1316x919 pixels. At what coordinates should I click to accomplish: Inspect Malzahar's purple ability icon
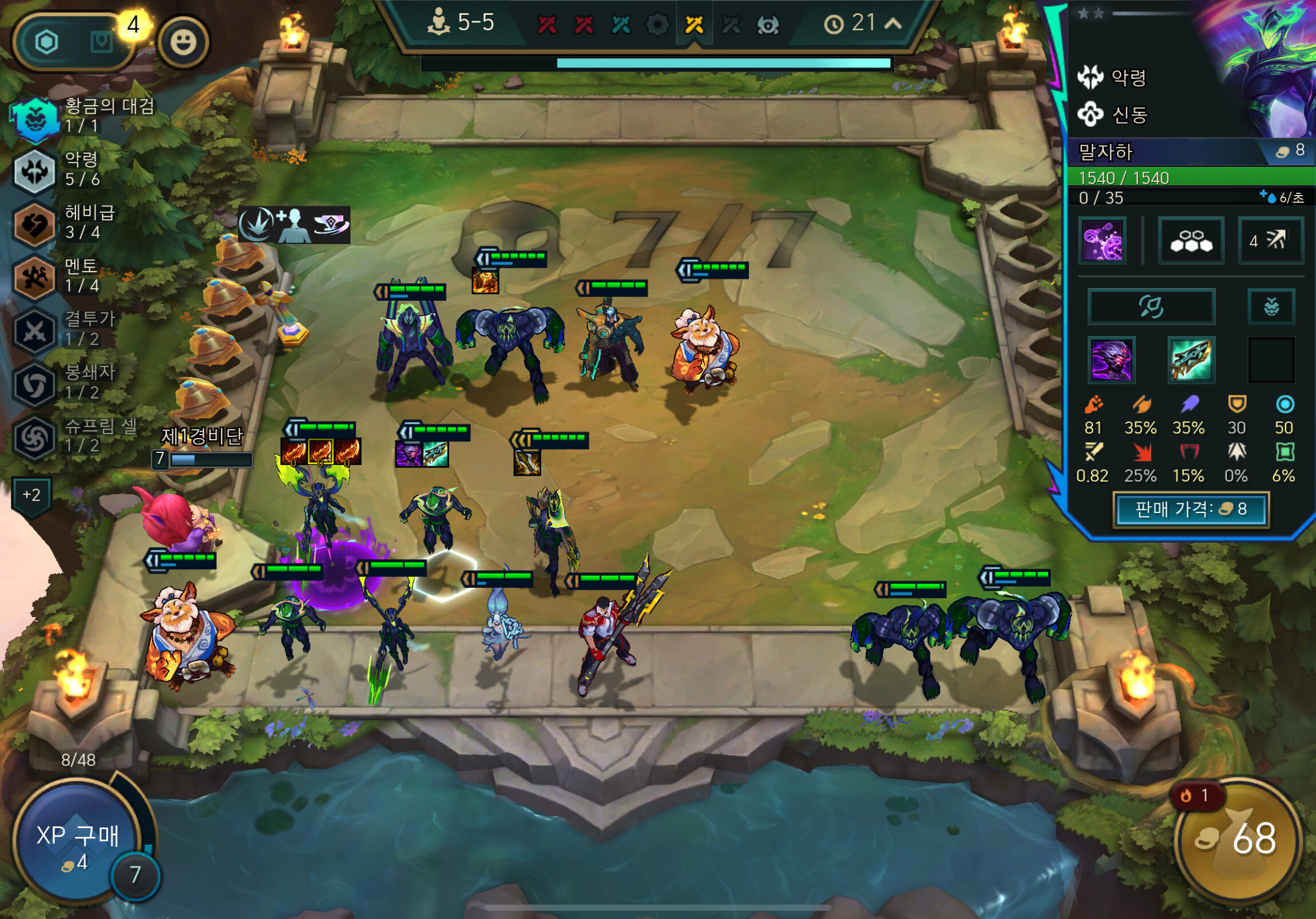pos(1102,241)
